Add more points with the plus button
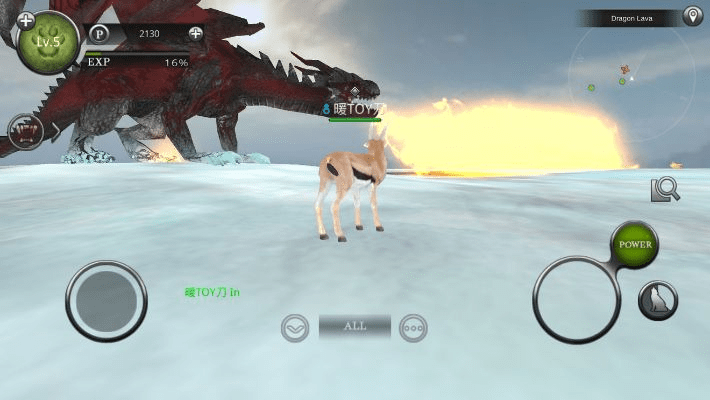The height and width of the screenshot is (400, 710). 195,33
